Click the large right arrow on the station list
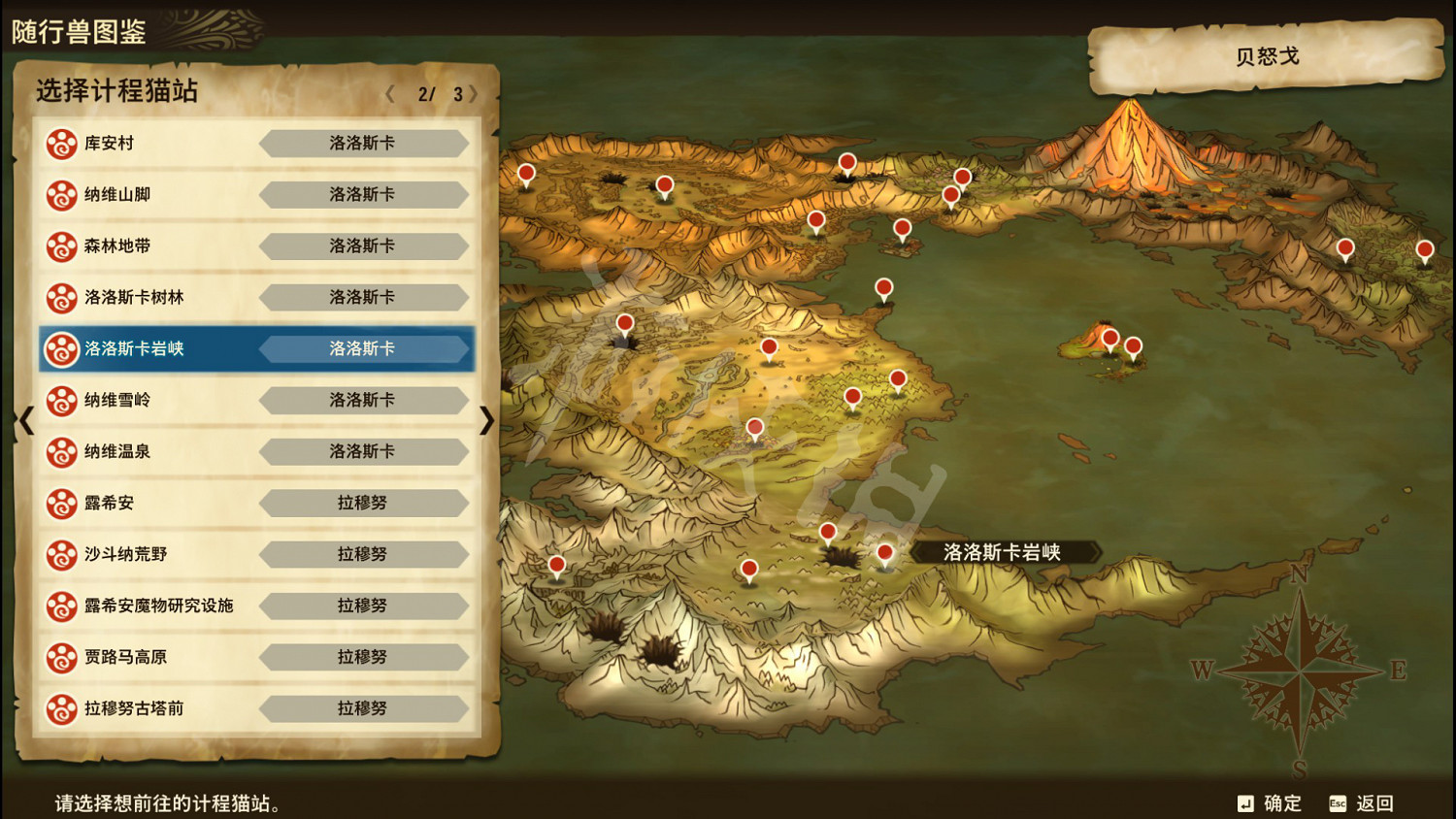 [489, 420]
